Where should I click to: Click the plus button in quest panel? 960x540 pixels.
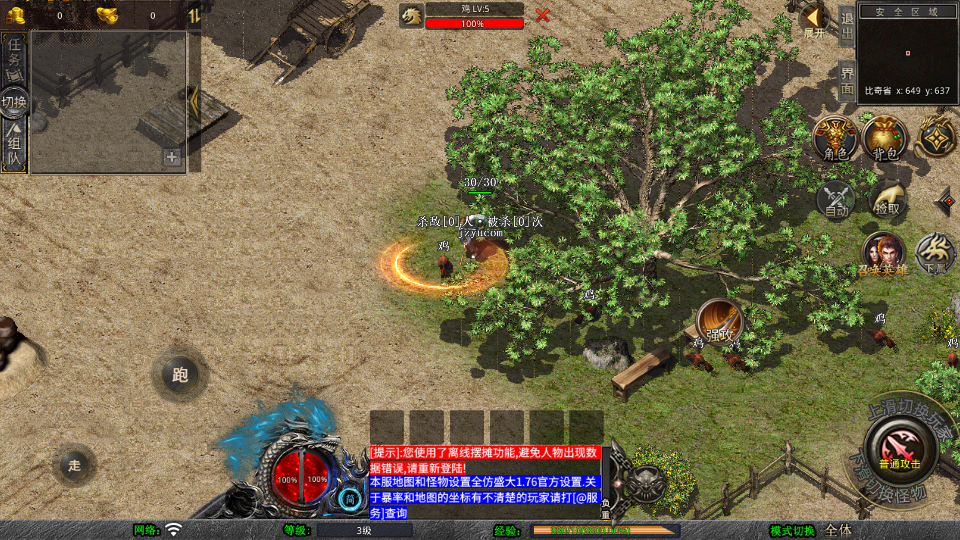(x=172, y=157)
